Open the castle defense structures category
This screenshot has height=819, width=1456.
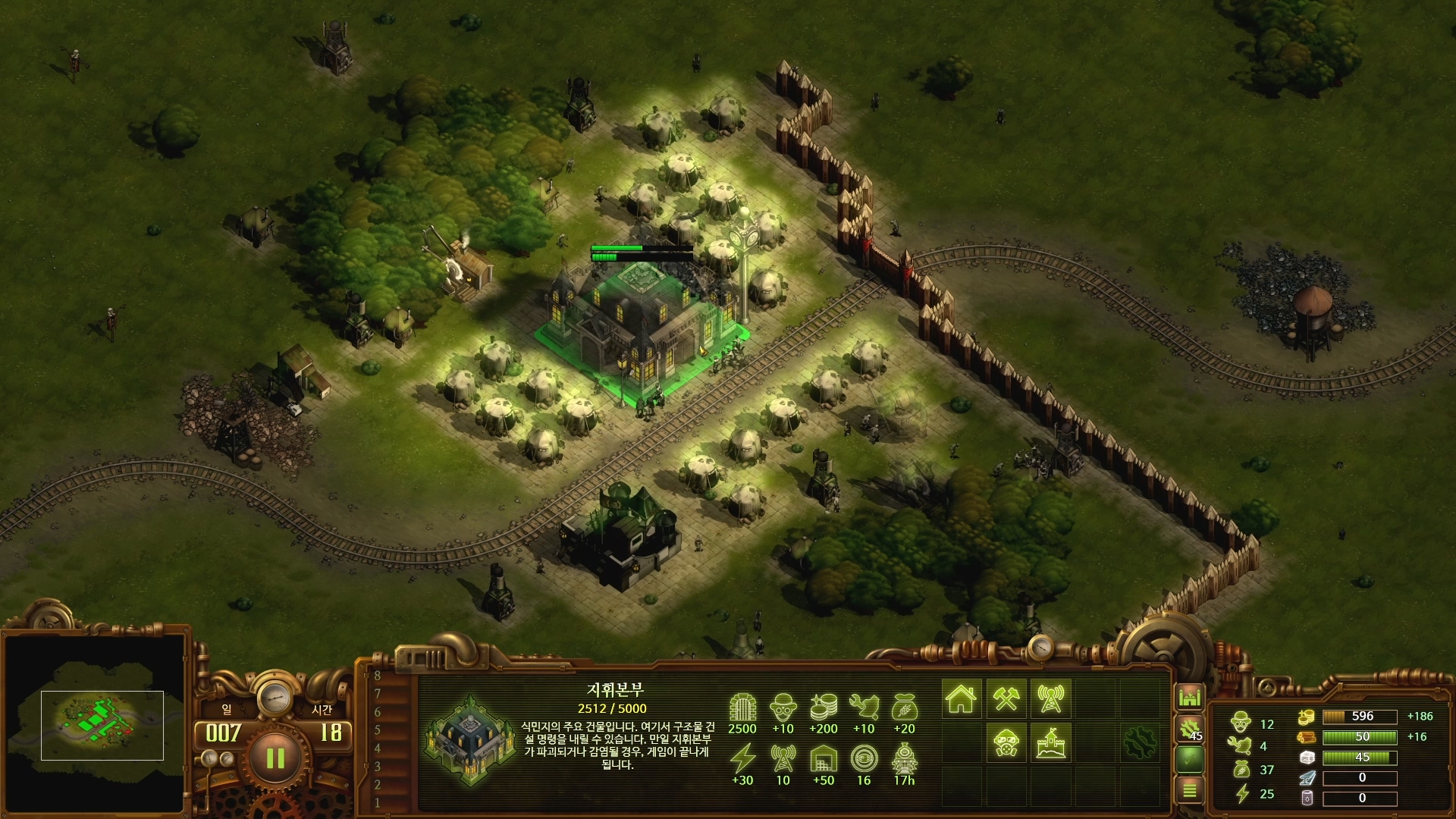pos(1050,742)
